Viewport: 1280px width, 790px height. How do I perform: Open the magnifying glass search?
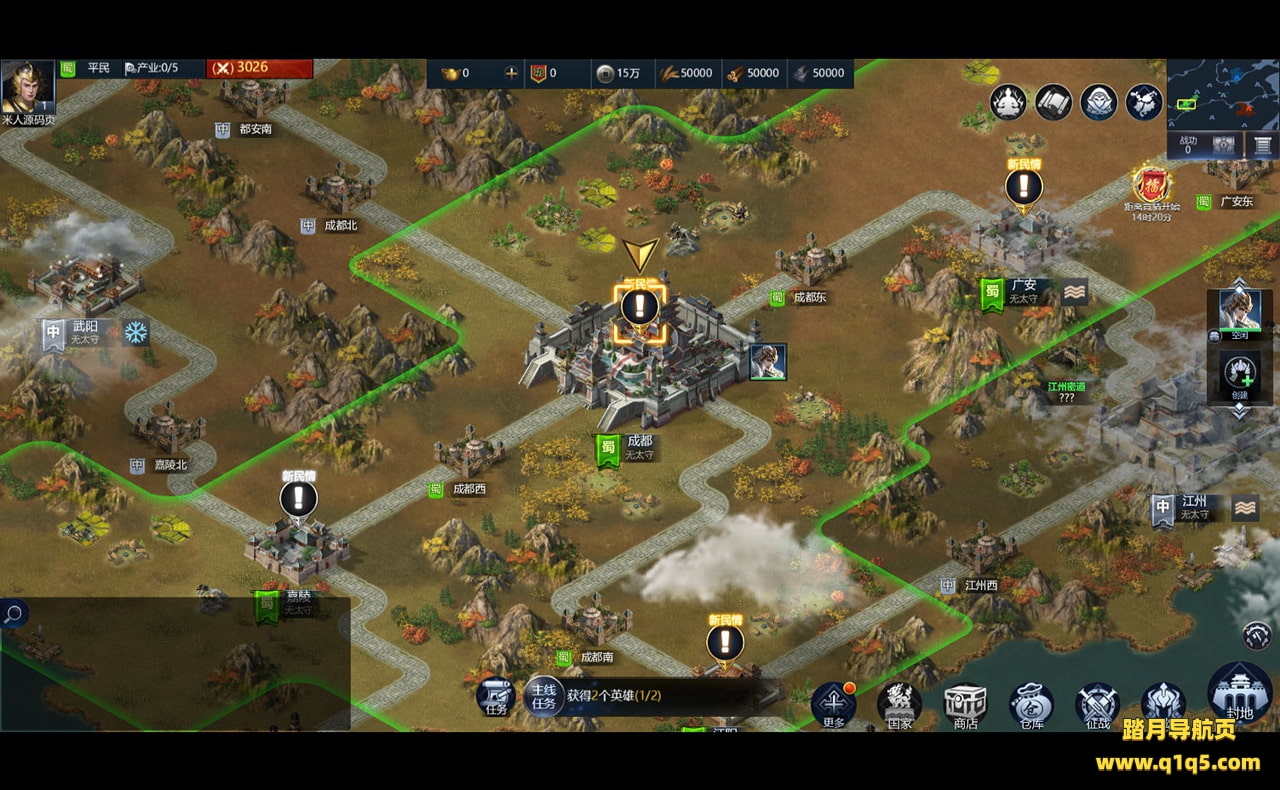13,613
